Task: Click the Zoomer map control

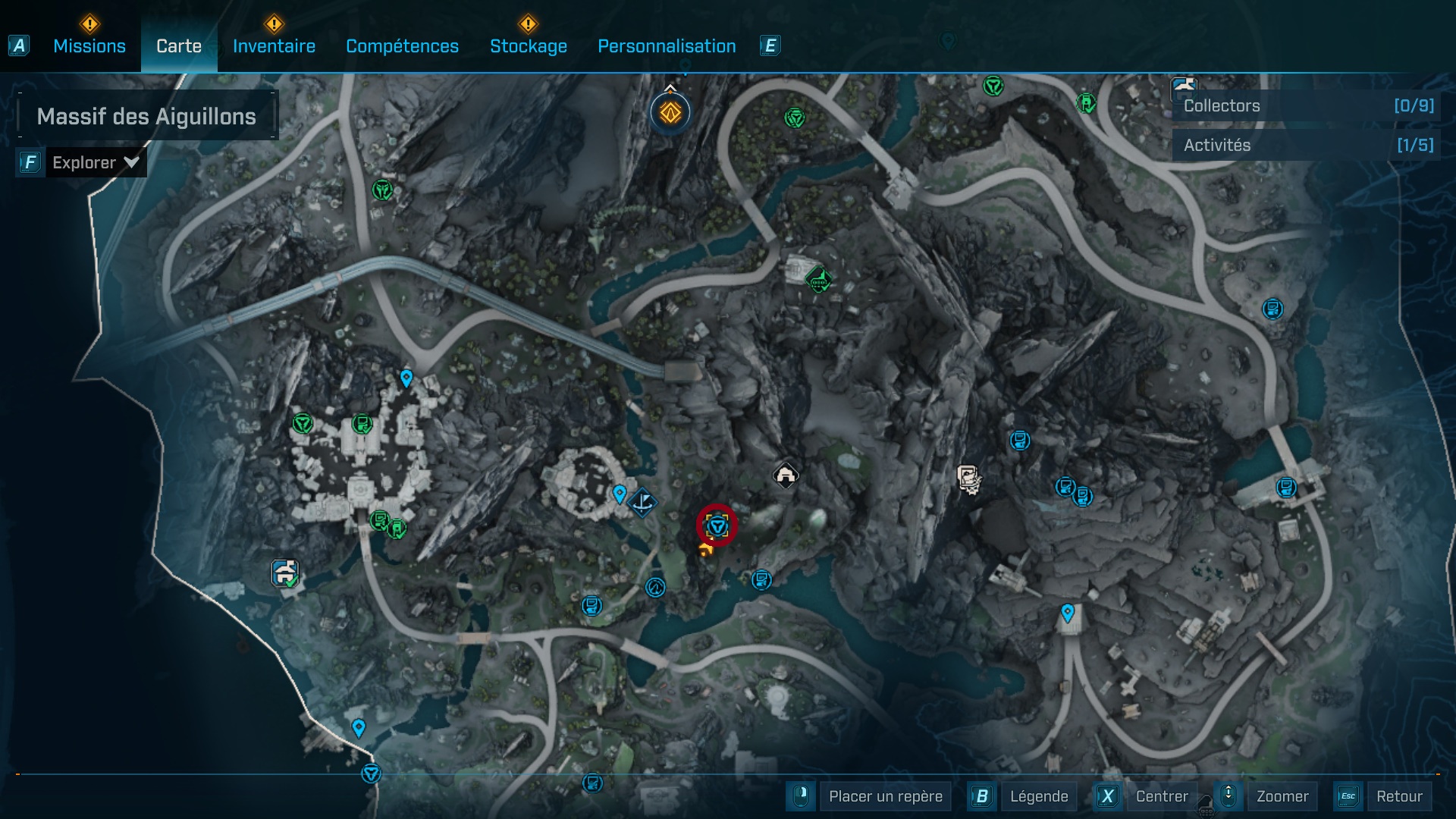Action: [1282, 796]
